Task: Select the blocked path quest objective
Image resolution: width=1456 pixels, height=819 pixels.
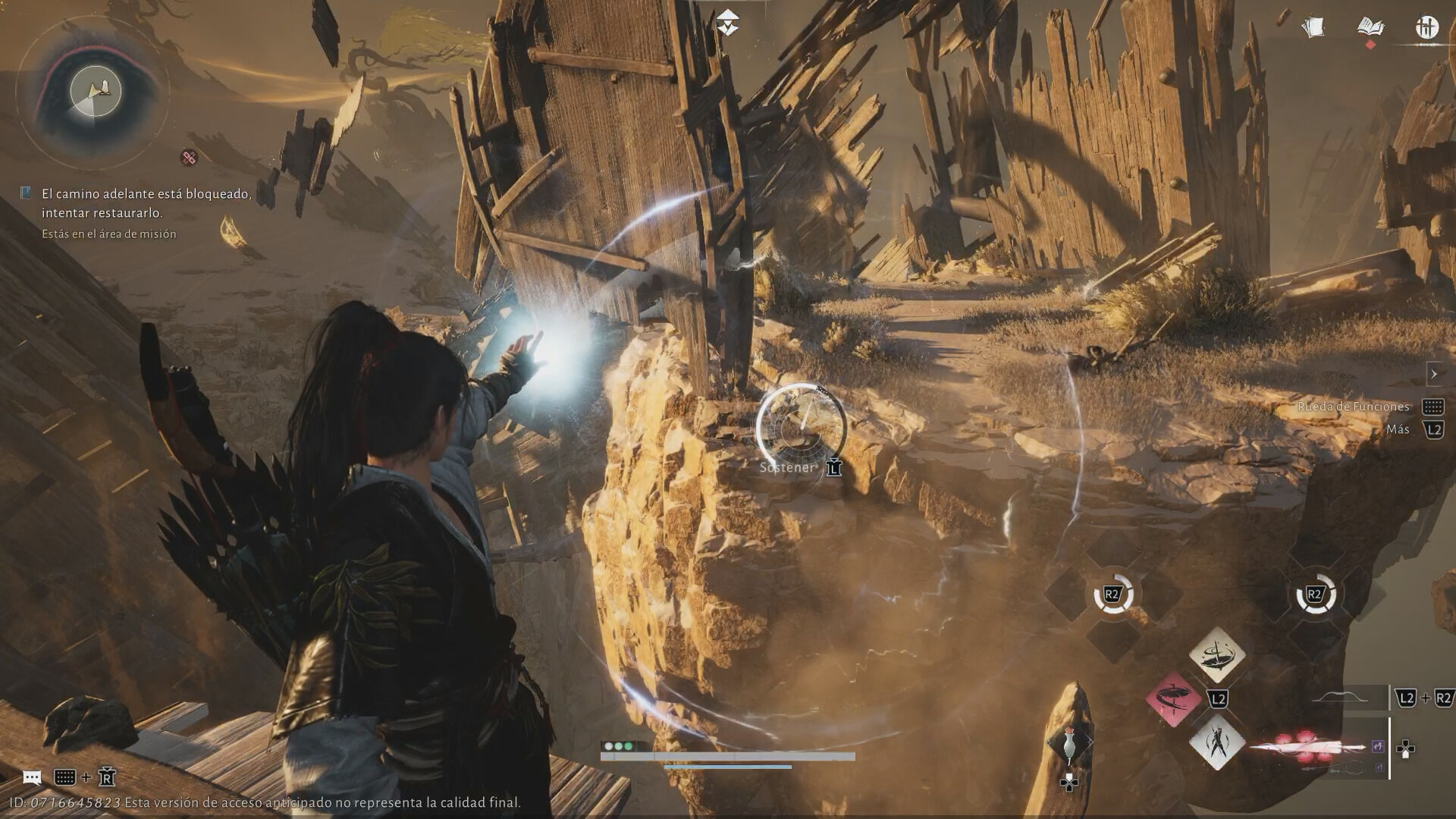Action: [x=146, y=203]
